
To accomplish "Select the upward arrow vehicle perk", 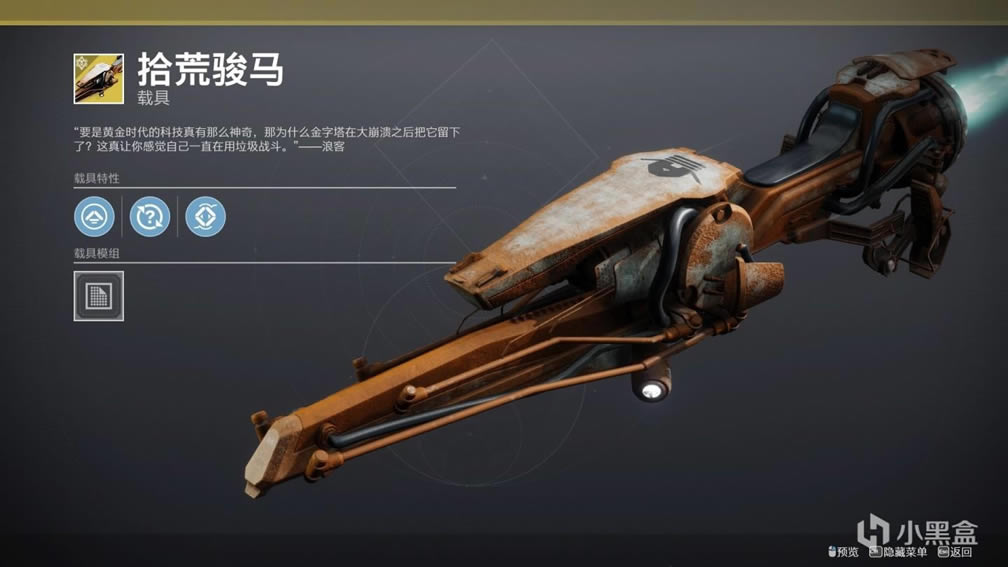I will click(x=94, y=216).
